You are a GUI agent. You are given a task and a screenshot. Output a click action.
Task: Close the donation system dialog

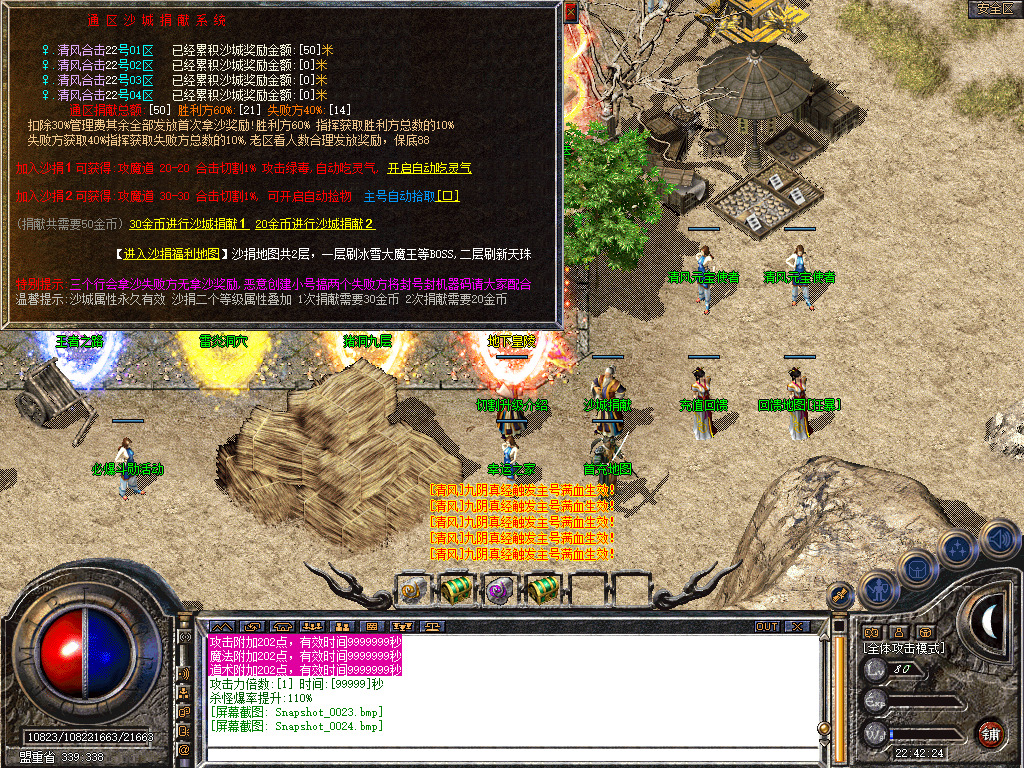pos(570,12)
